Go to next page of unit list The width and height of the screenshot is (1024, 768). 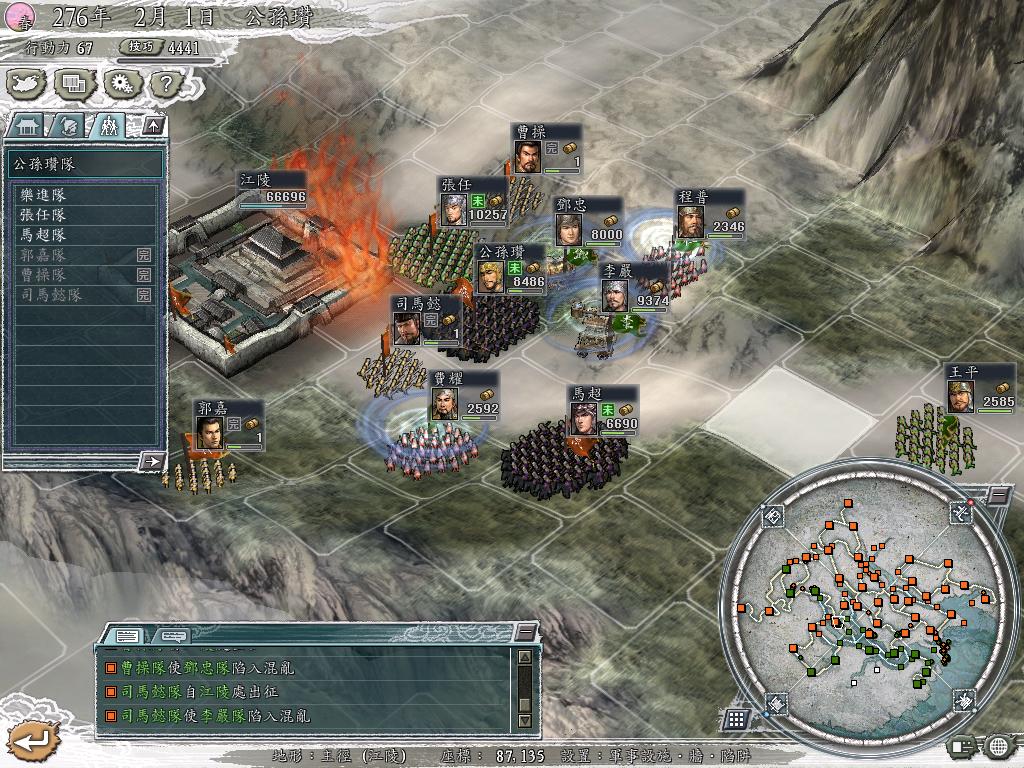[152, 461]
